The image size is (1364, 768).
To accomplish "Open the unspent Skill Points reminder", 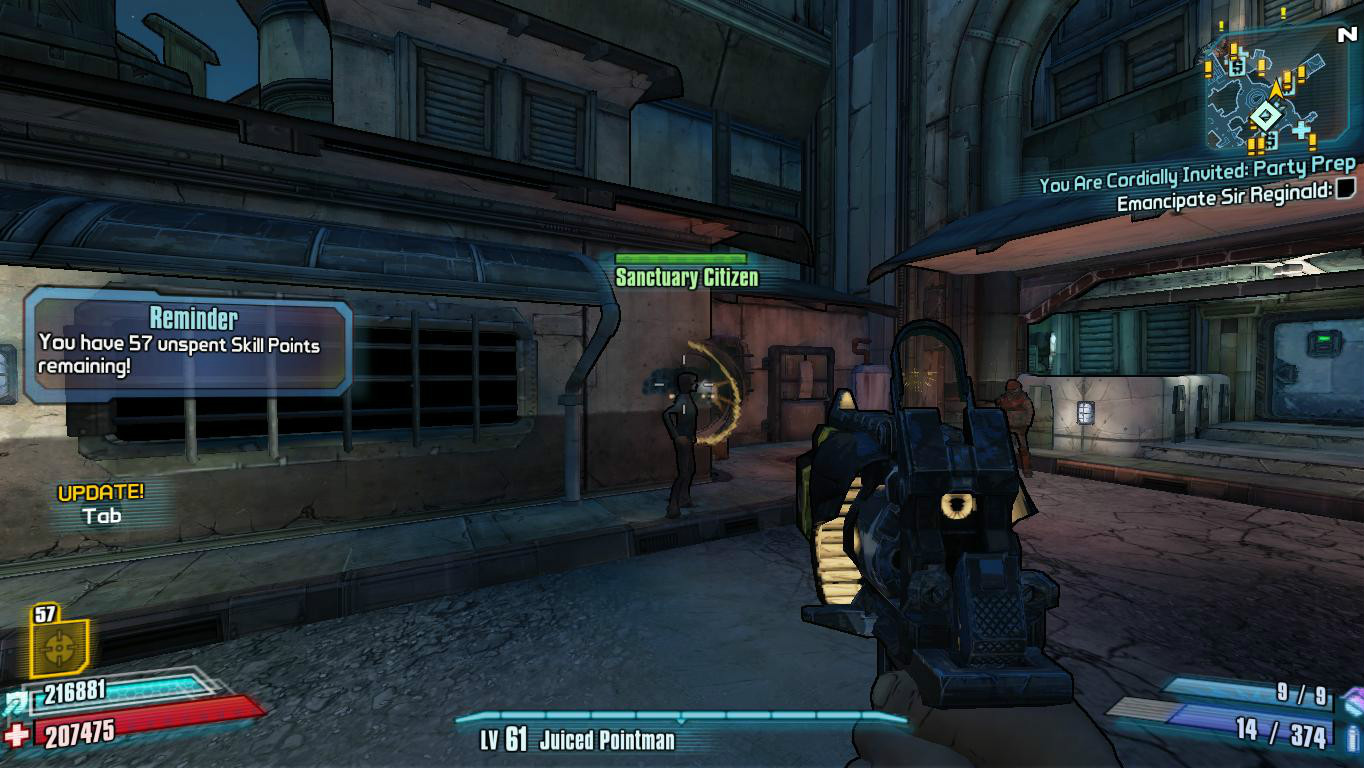I will 188,344.
